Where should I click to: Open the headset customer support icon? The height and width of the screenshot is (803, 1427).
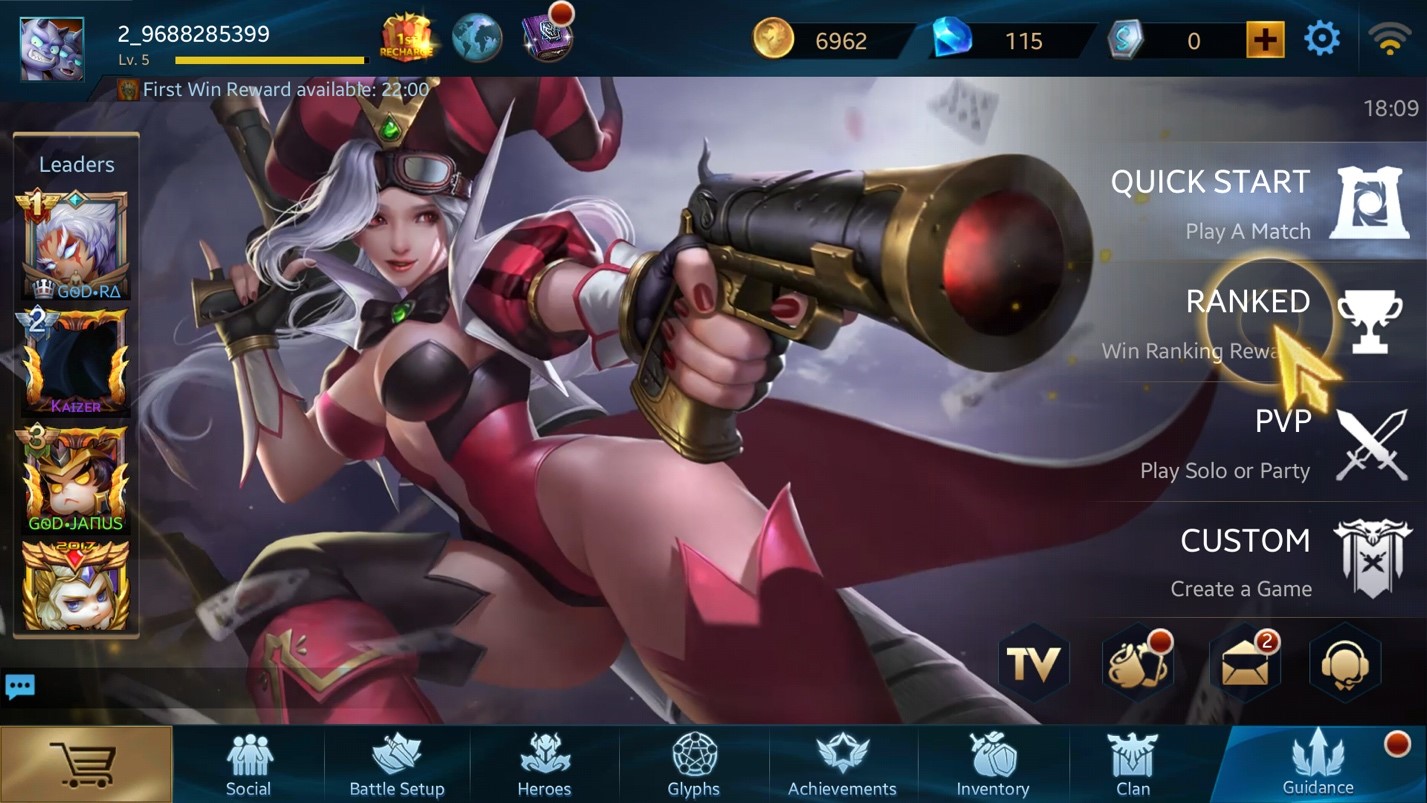click(x=1345, y=663)
